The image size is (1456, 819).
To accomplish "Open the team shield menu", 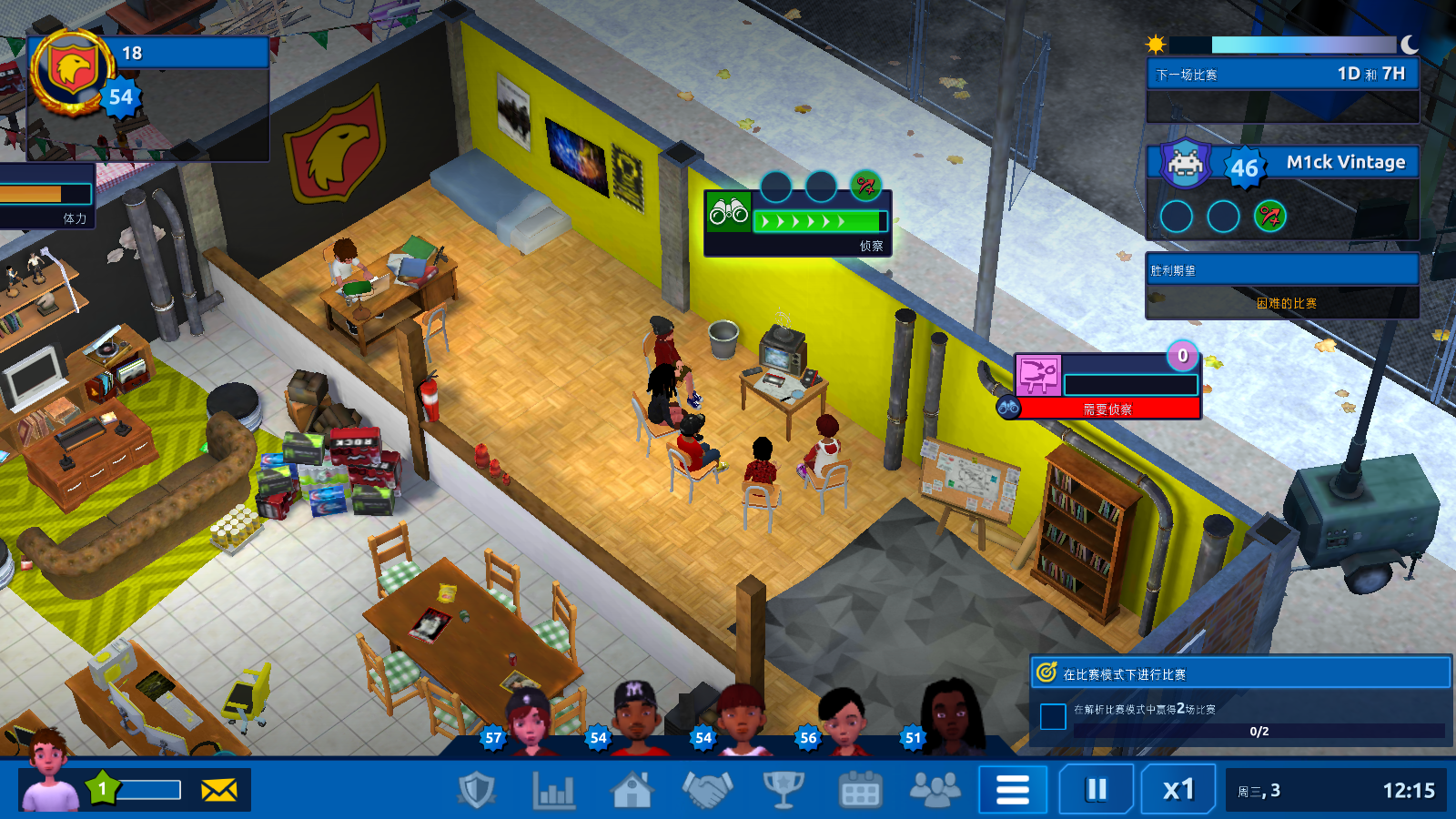I will pos(476,790).
